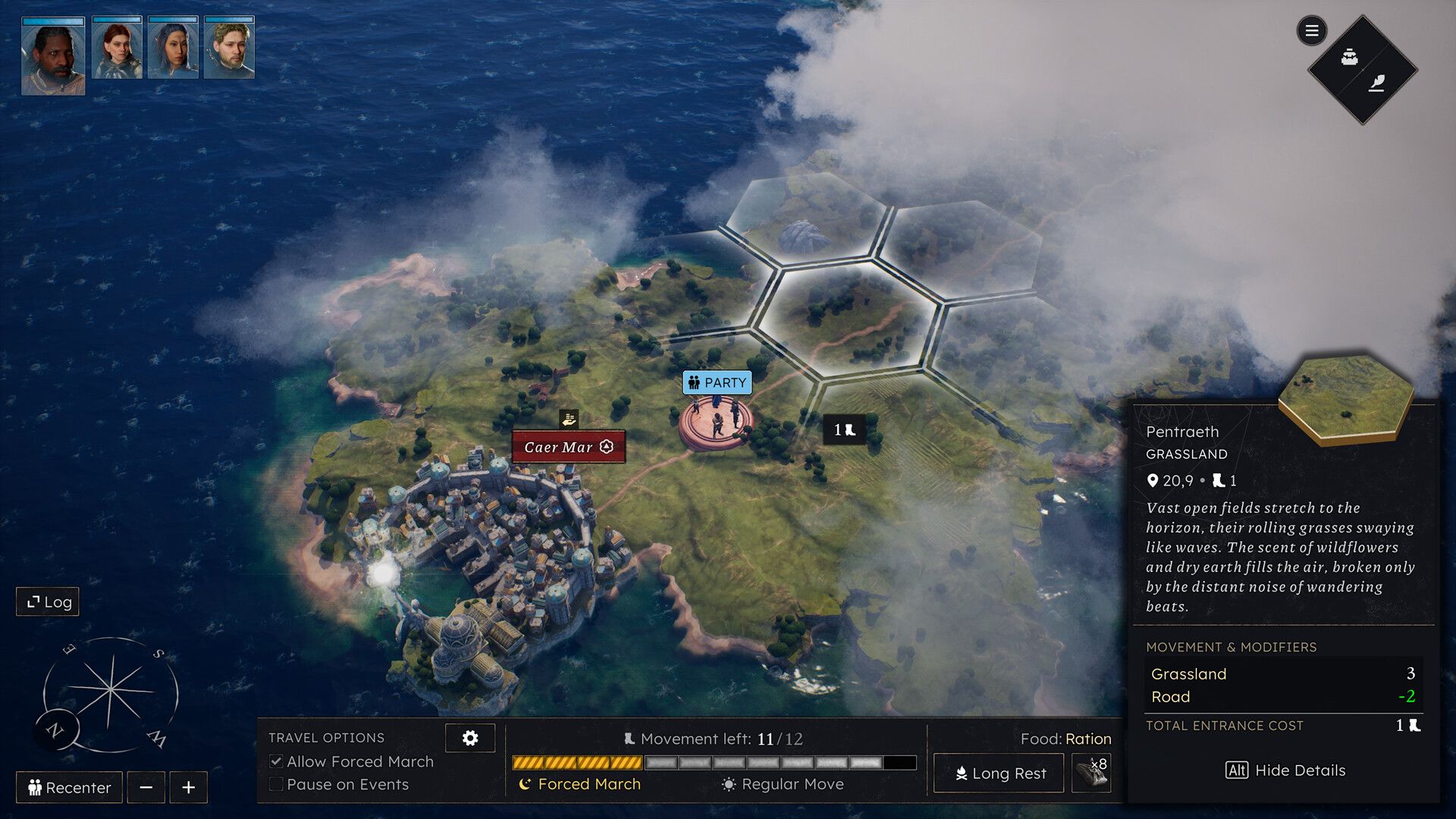Uncheck Allow Forced March
1456x819 pixels.
(278, 761)
